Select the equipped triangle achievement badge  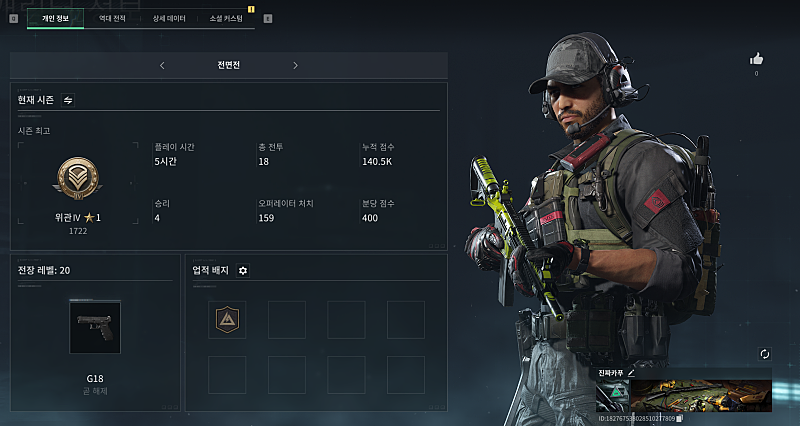(x=227, y=319)
